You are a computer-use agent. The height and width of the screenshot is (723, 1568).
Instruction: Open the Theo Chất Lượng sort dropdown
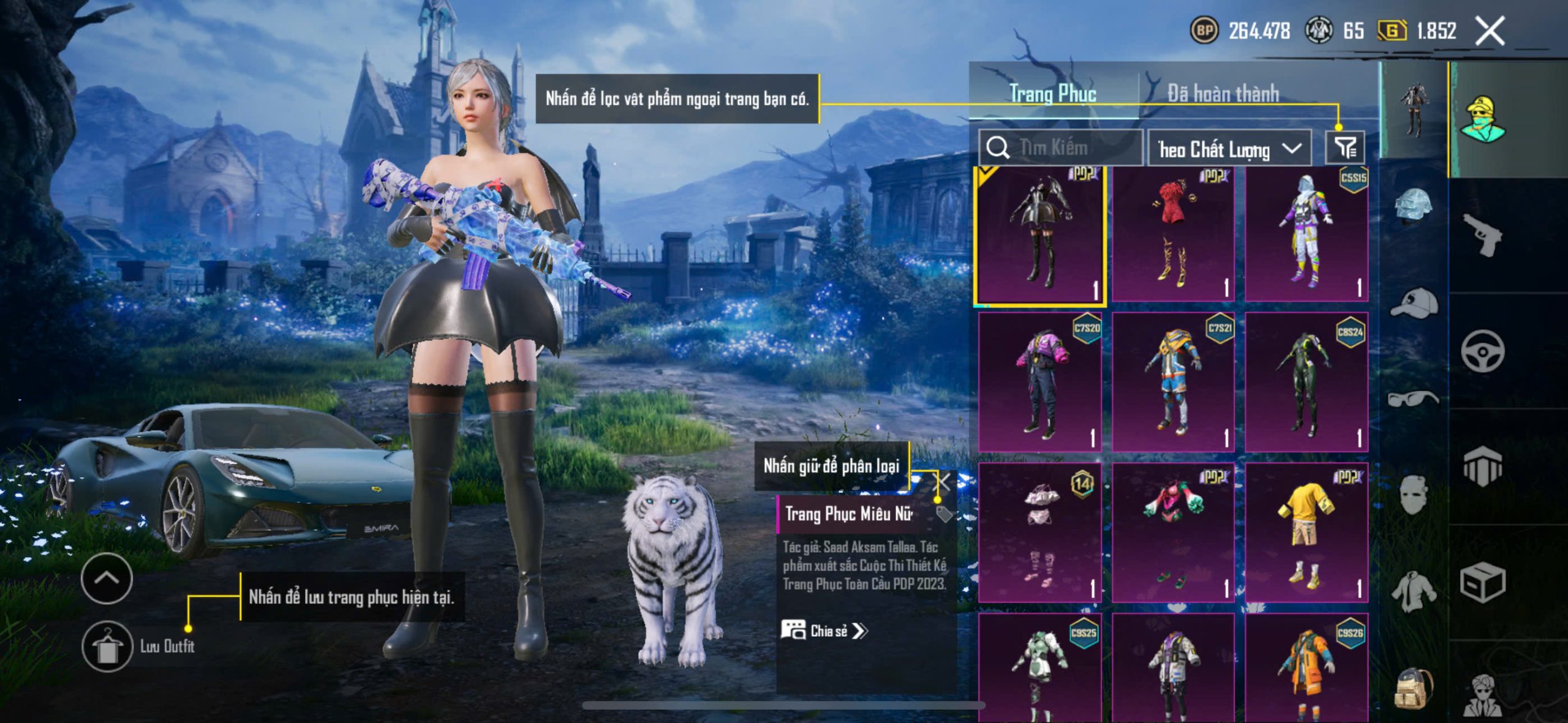click(x=1229, y=149)
